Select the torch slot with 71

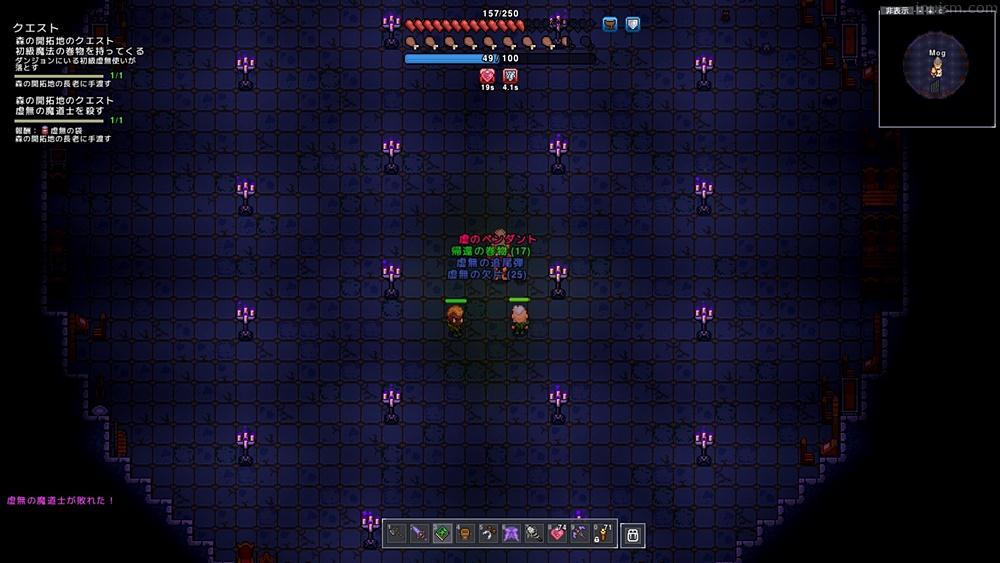click(603, 534)
